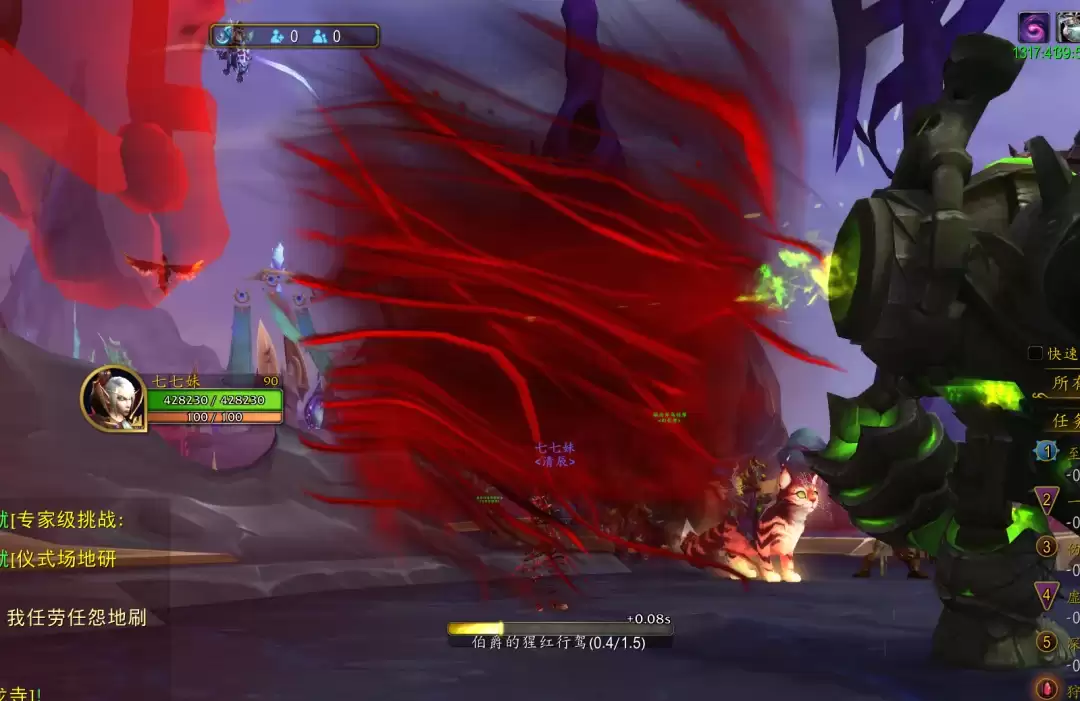Select objective number 3 in the quest tracker
The width and height of the screenshot is (1080, 701).
click(x=1046, y=547)
